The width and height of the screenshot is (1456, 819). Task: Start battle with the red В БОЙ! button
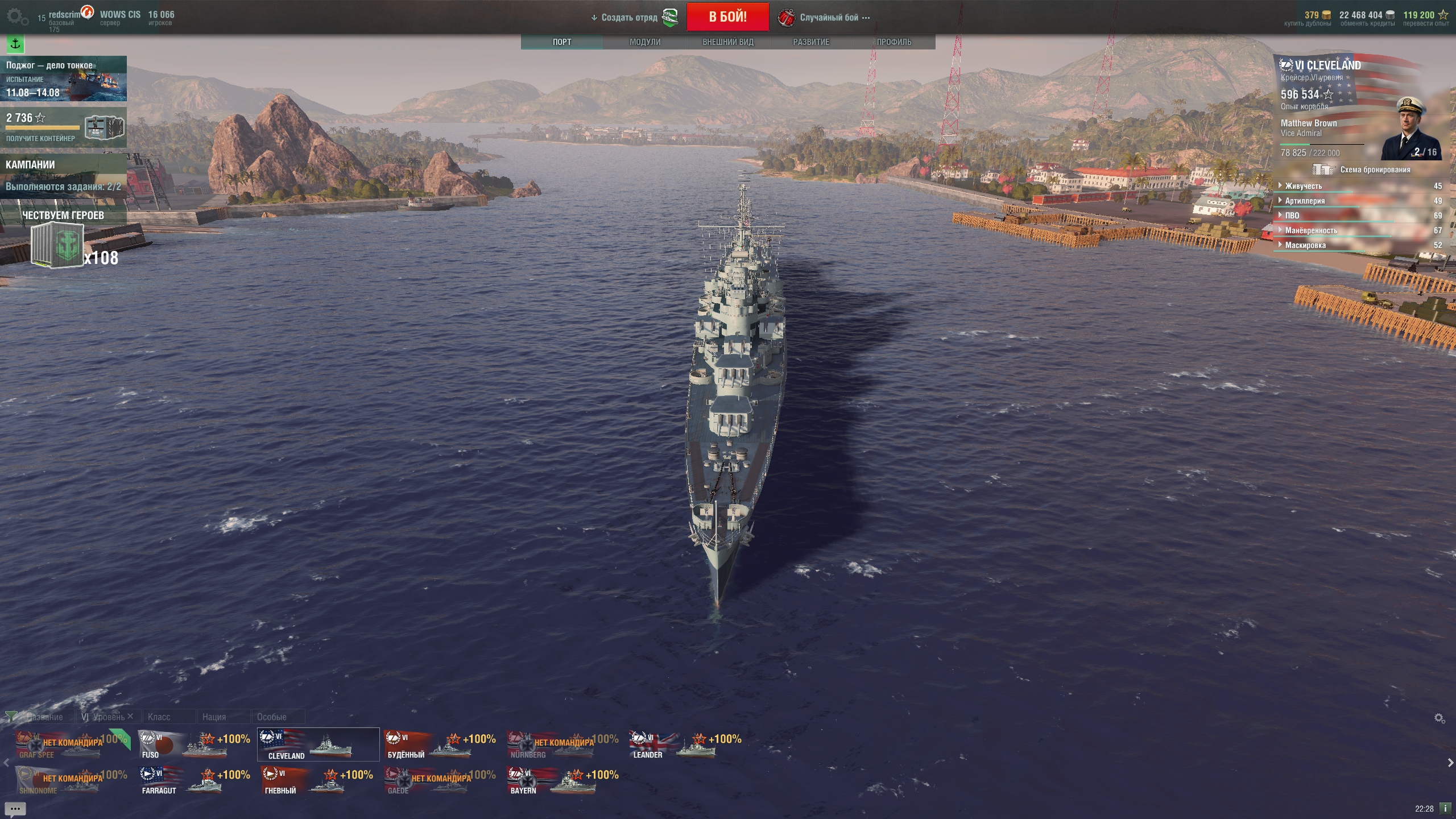[727, 17]
